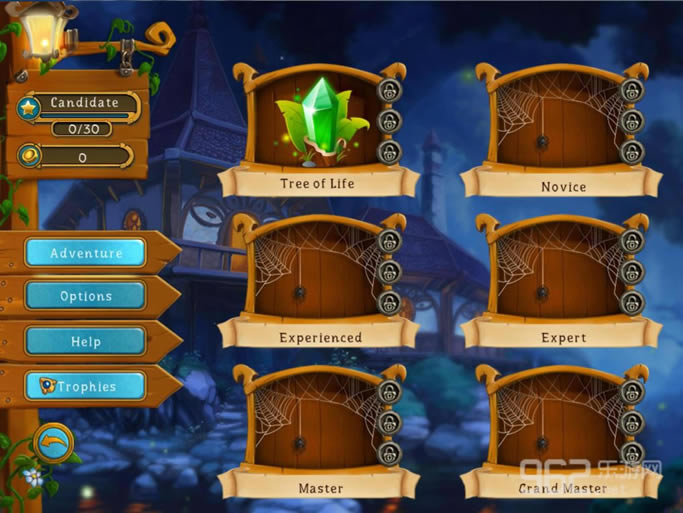Open the Adventure mode
This screenshot has width=683, height=513.
coord(85,253)
